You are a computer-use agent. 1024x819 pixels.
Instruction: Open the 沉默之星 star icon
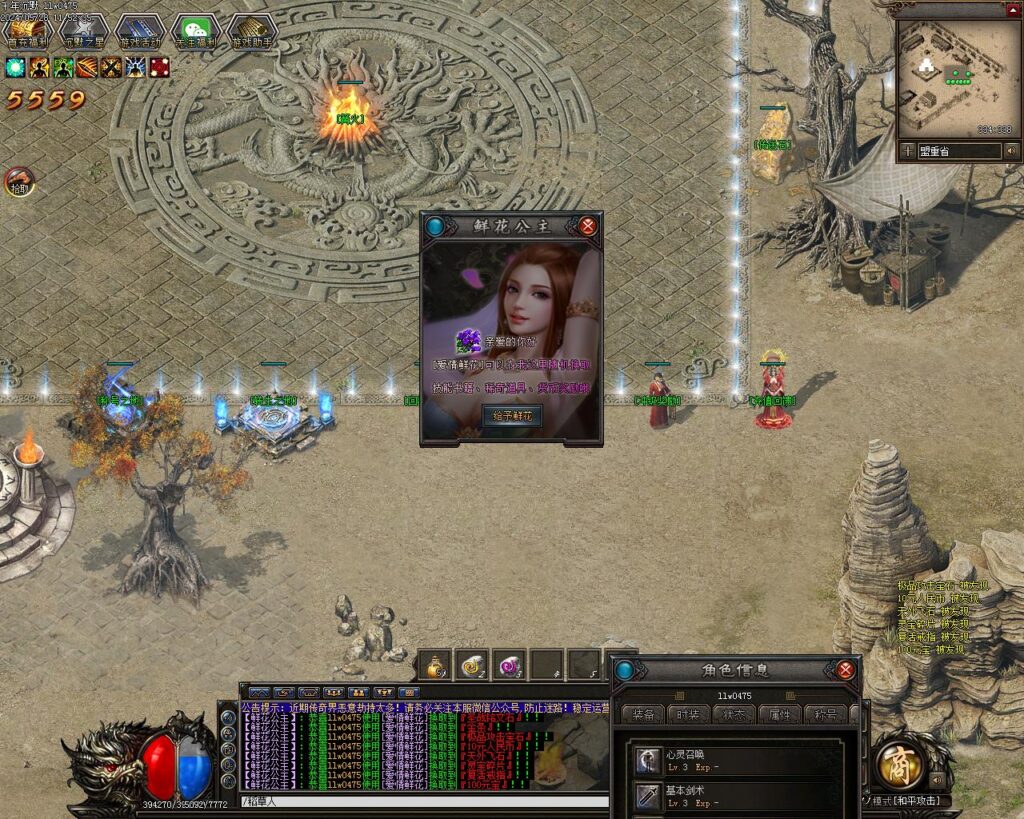coord(84,32)
